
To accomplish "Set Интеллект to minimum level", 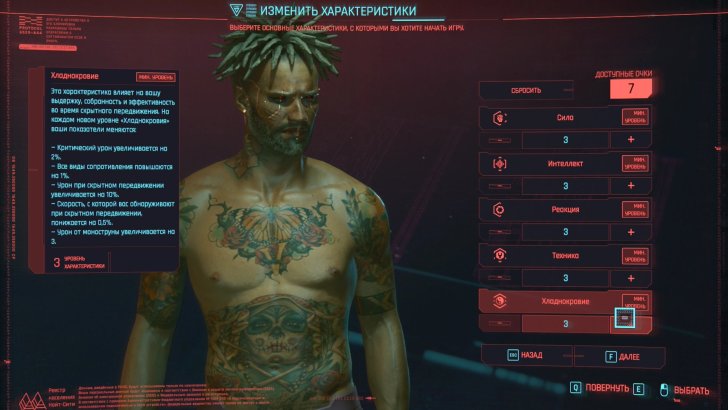I will [x=633, y=164].
